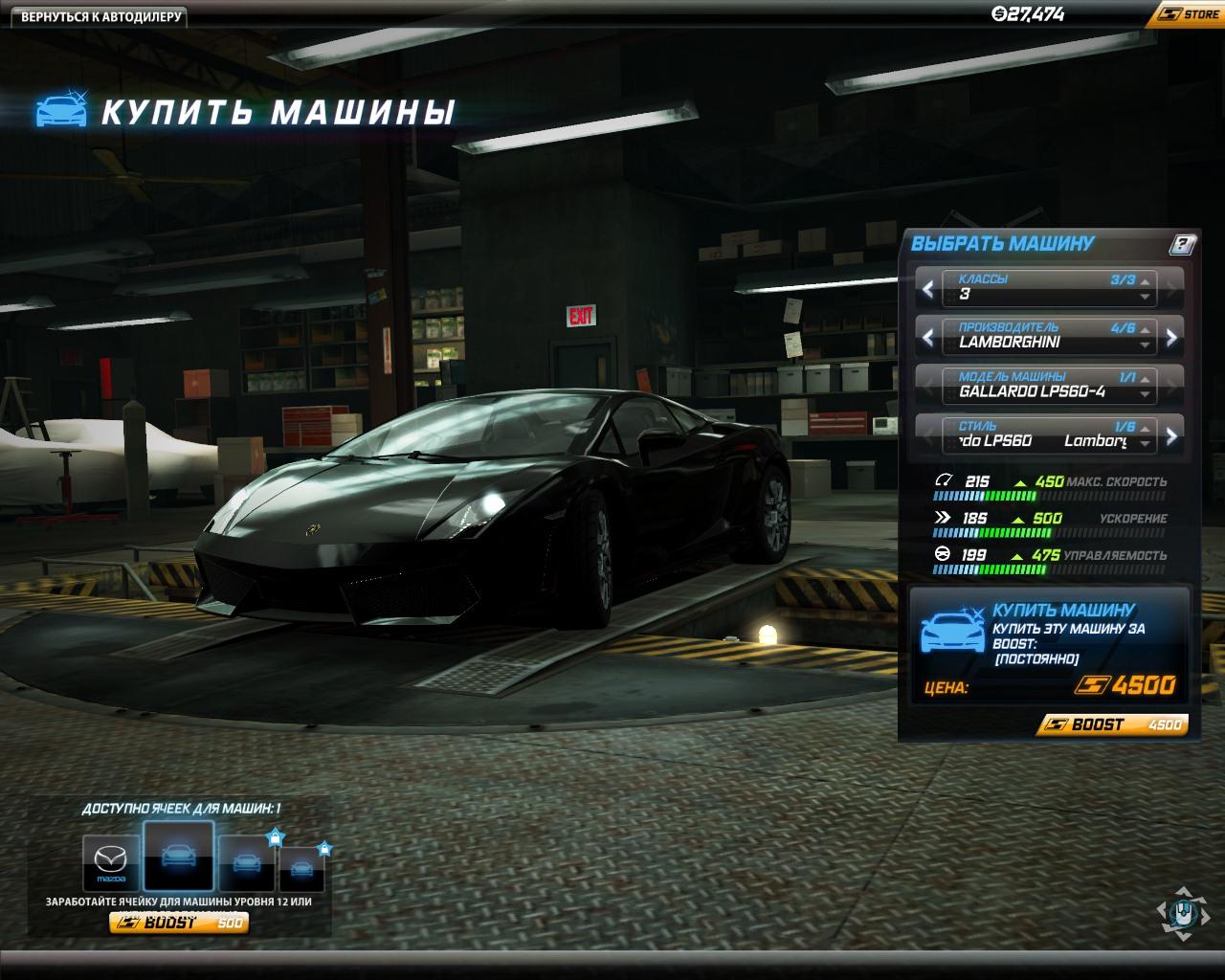Open the question mark help button
Screen dimensions: 1225x980
pyautogui.click(x=1182, y=245)
